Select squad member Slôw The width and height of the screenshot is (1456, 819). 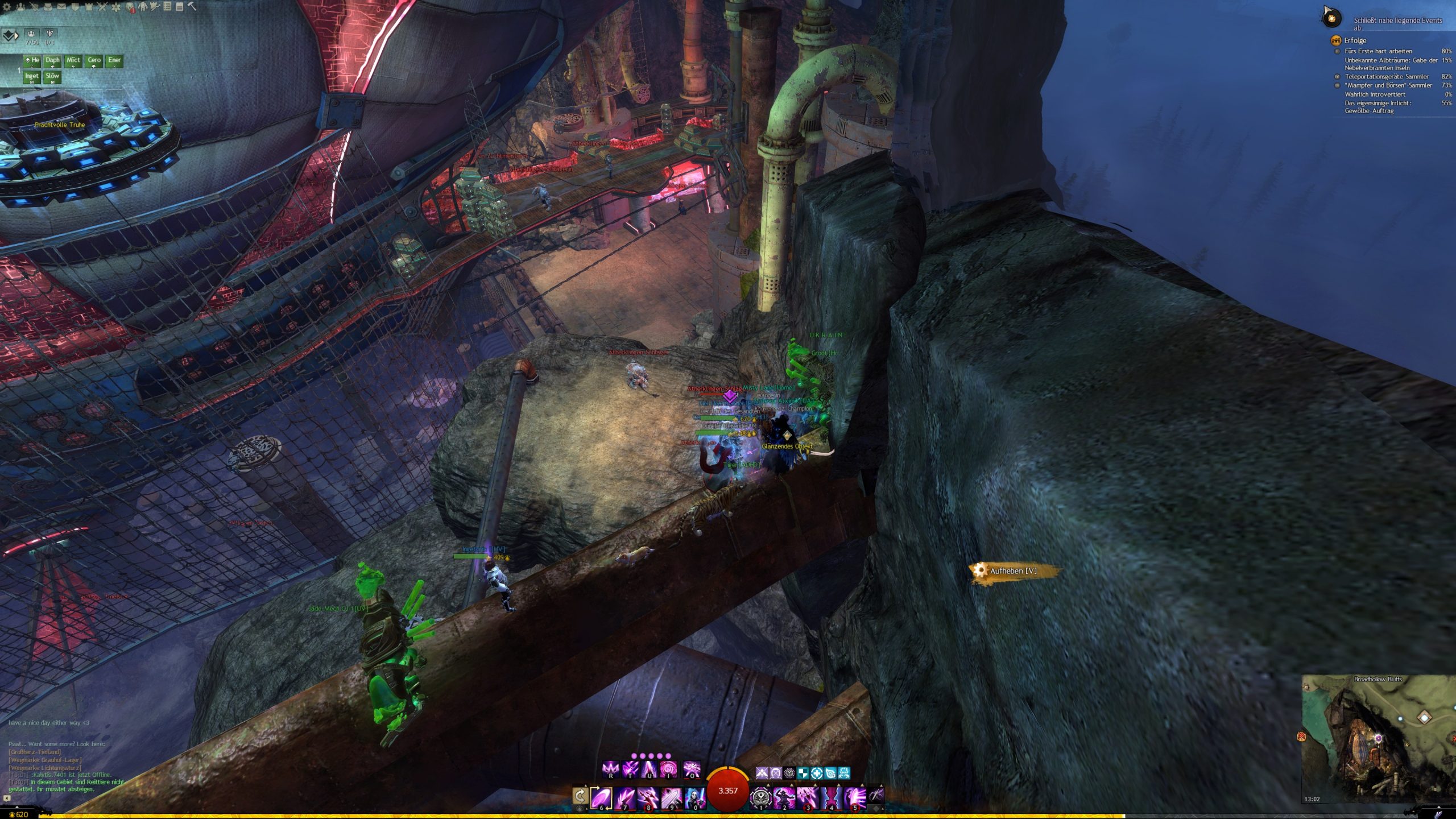click(x=52, y=76)
